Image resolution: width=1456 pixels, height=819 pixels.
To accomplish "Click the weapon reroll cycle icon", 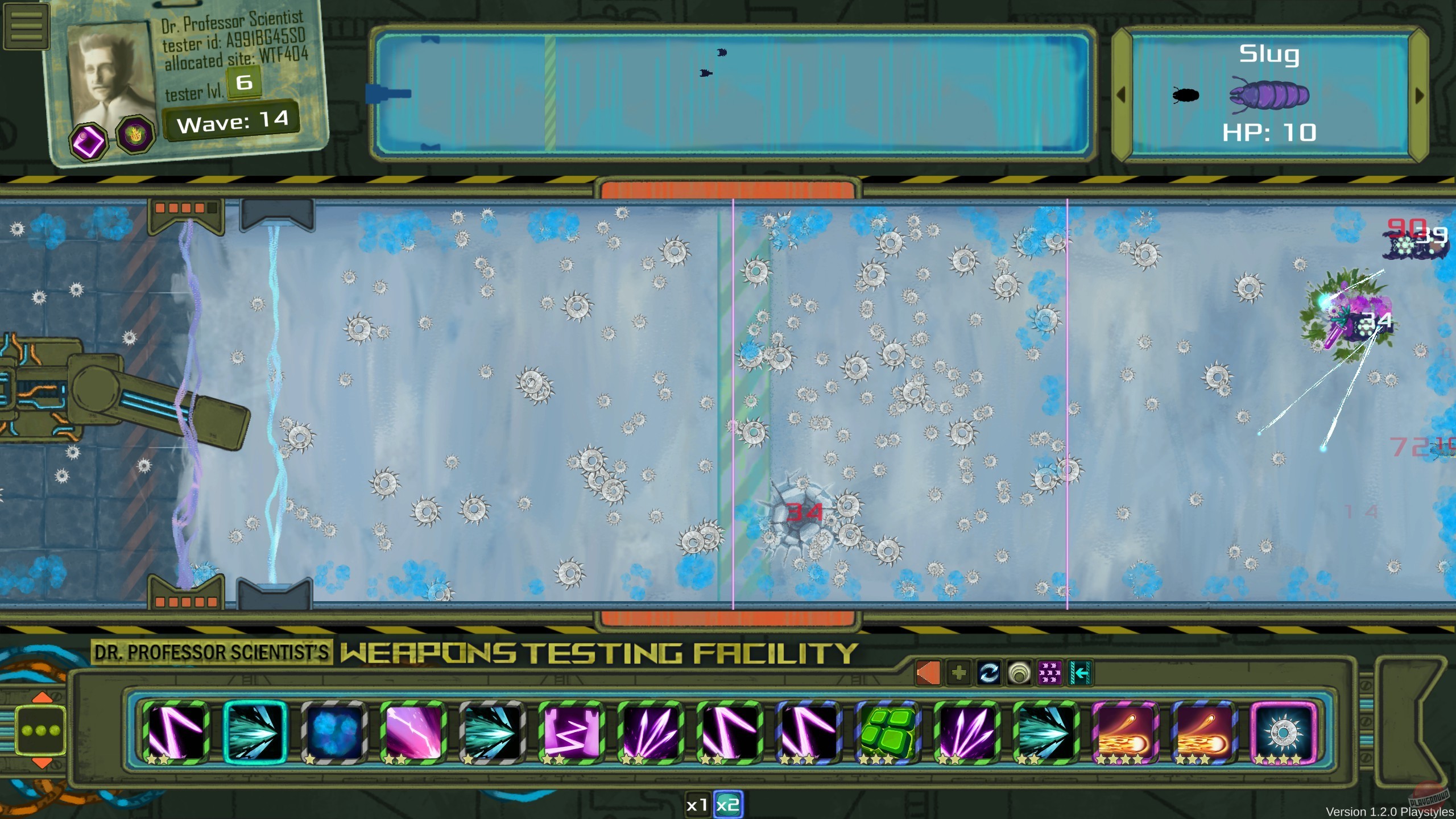I will (x=990, y=673).
